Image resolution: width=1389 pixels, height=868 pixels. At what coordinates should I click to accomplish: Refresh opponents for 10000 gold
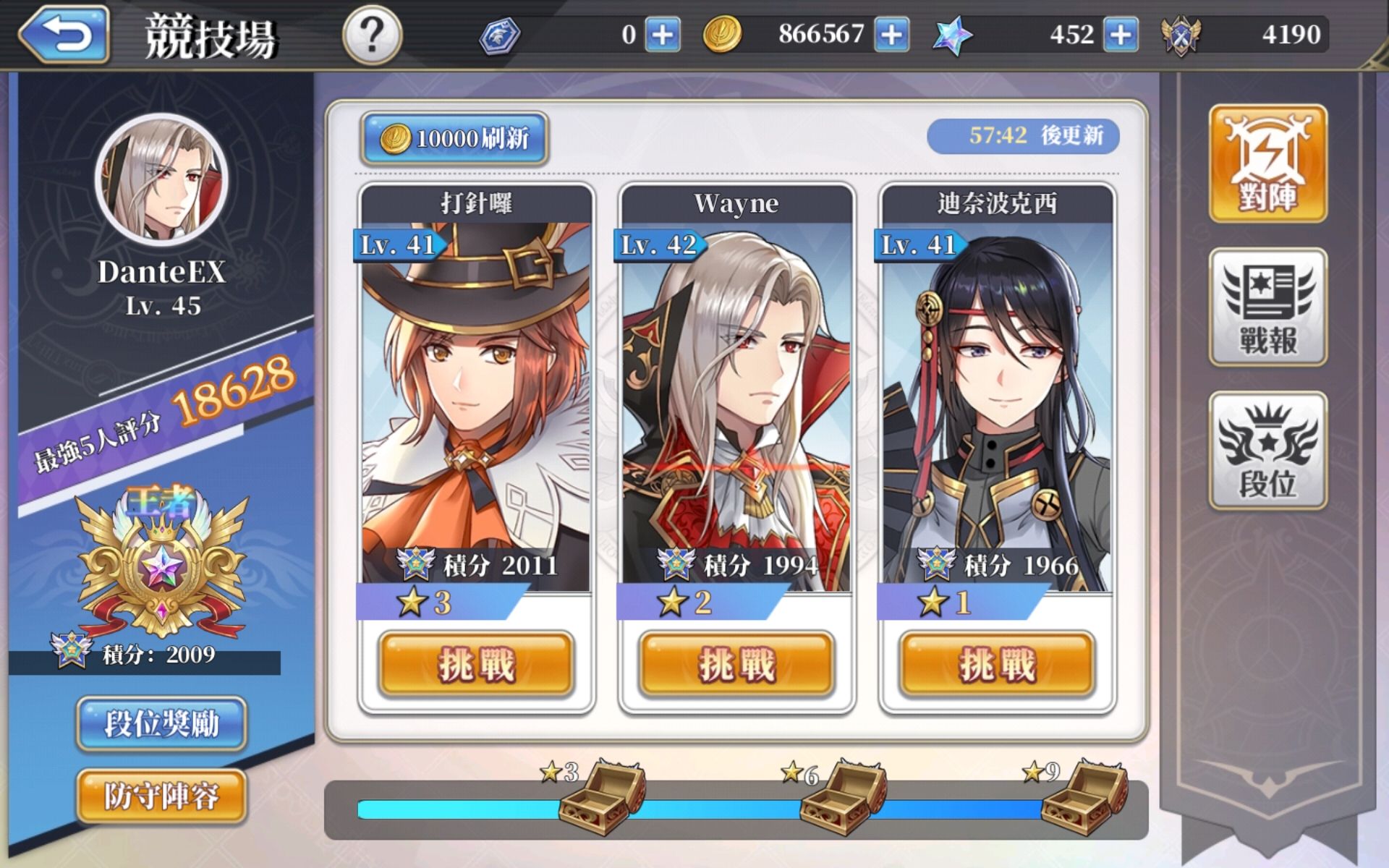pos(454,137)
